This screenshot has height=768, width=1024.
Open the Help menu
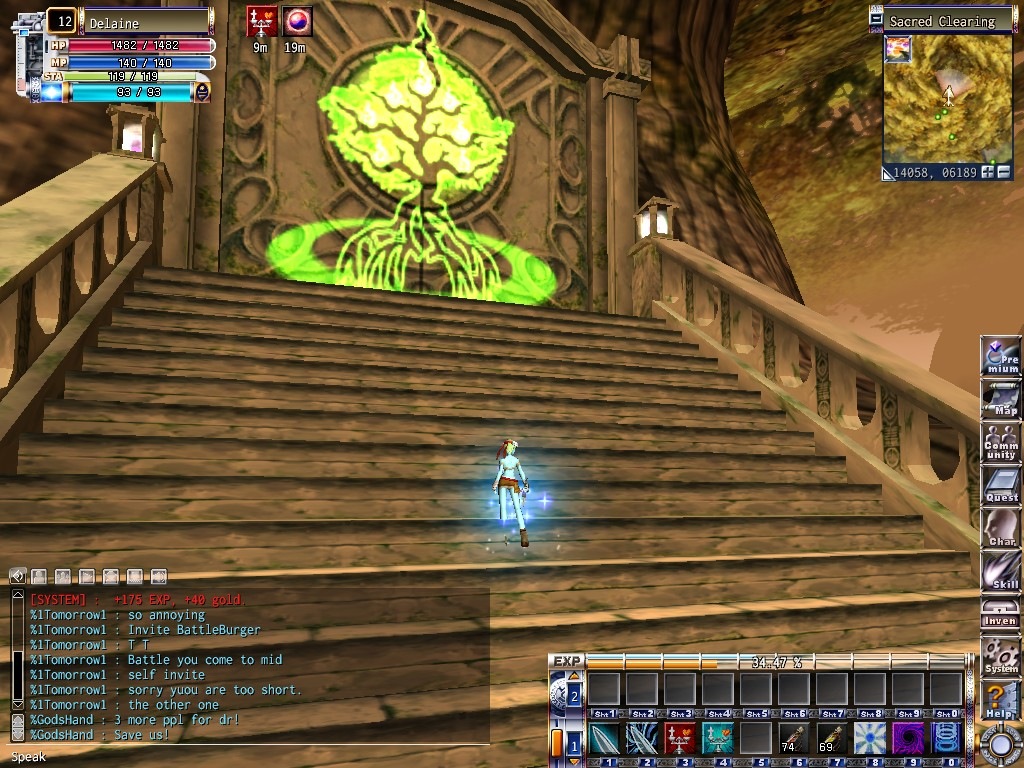[x=1001, y=700]
